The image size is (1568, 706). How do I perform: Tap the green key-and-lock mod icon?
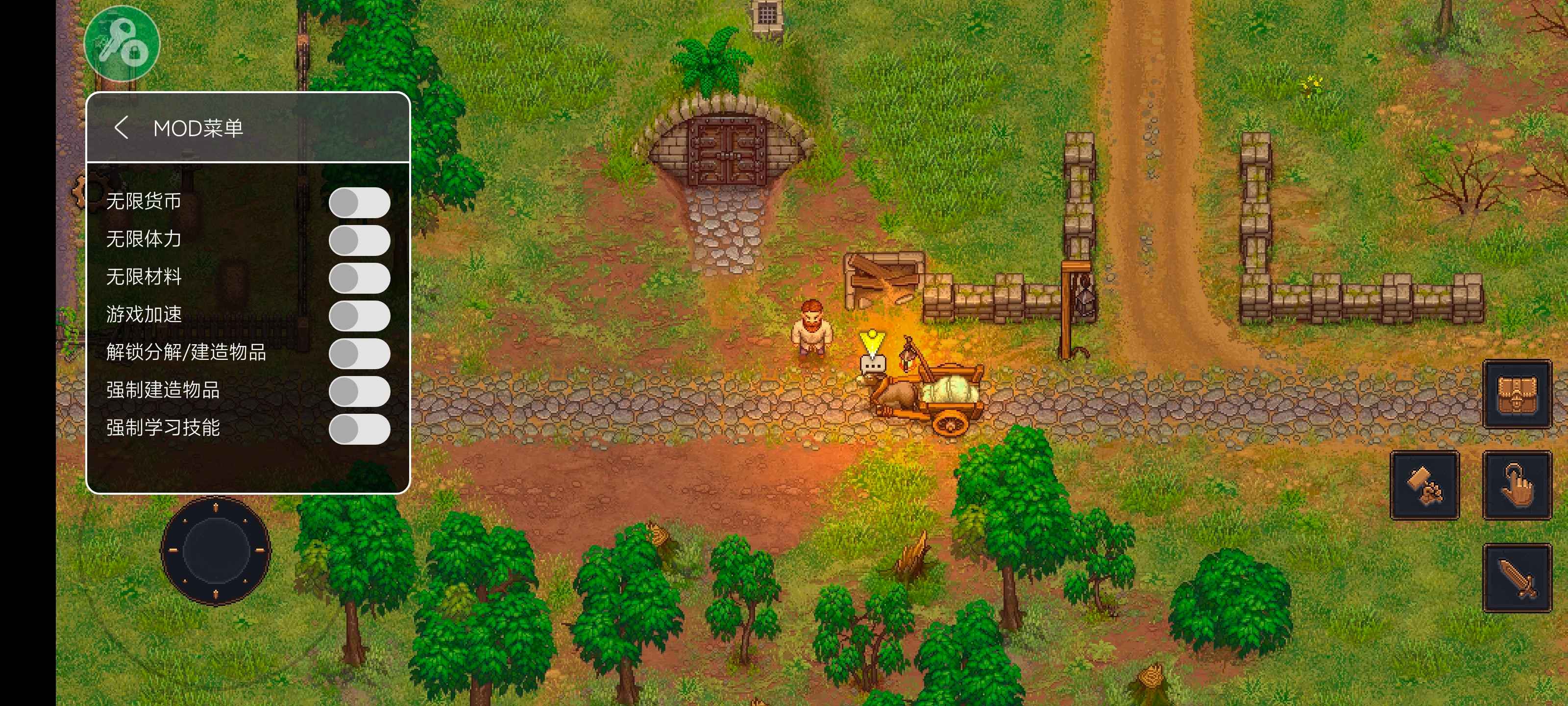122,44
